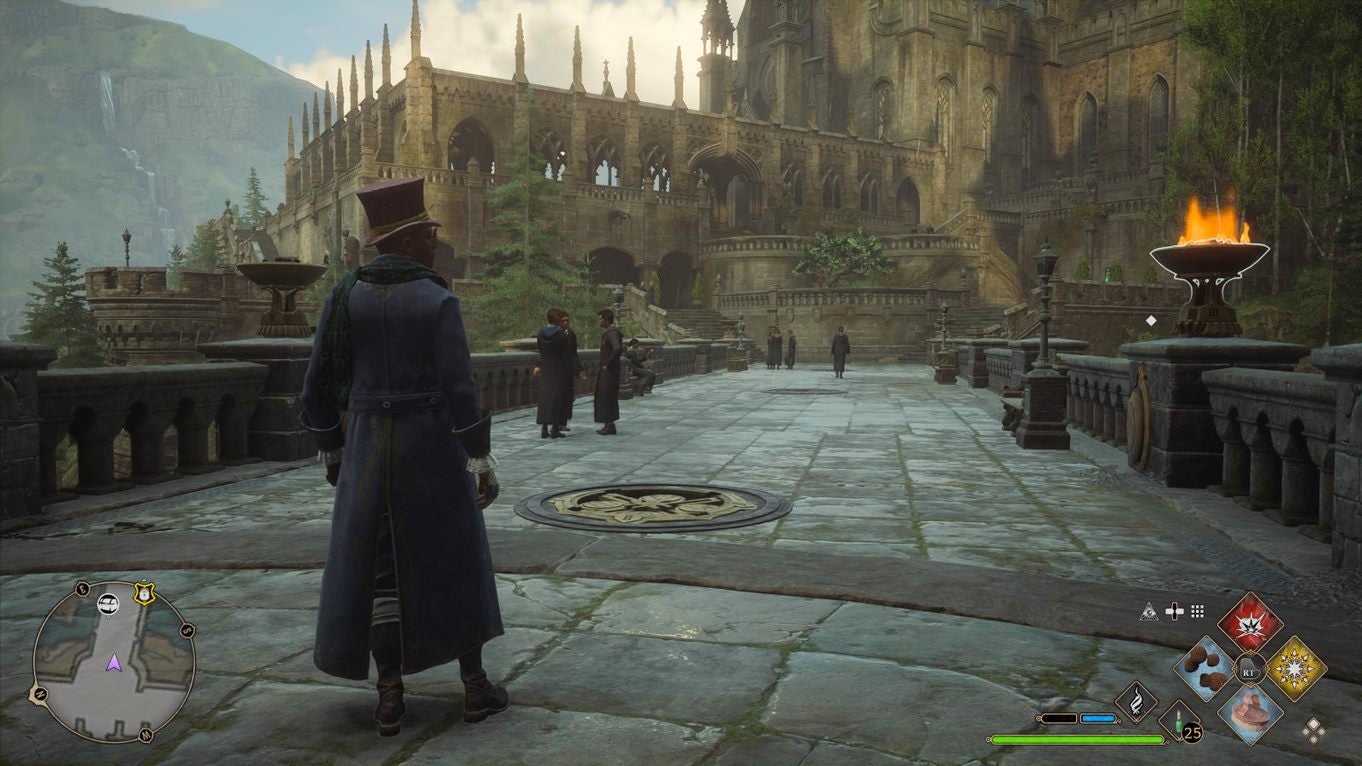This screenshot has height=766, width=1362.
Task: Drink a Wiggenweld potion from the flask icon
Action: 1179,724
